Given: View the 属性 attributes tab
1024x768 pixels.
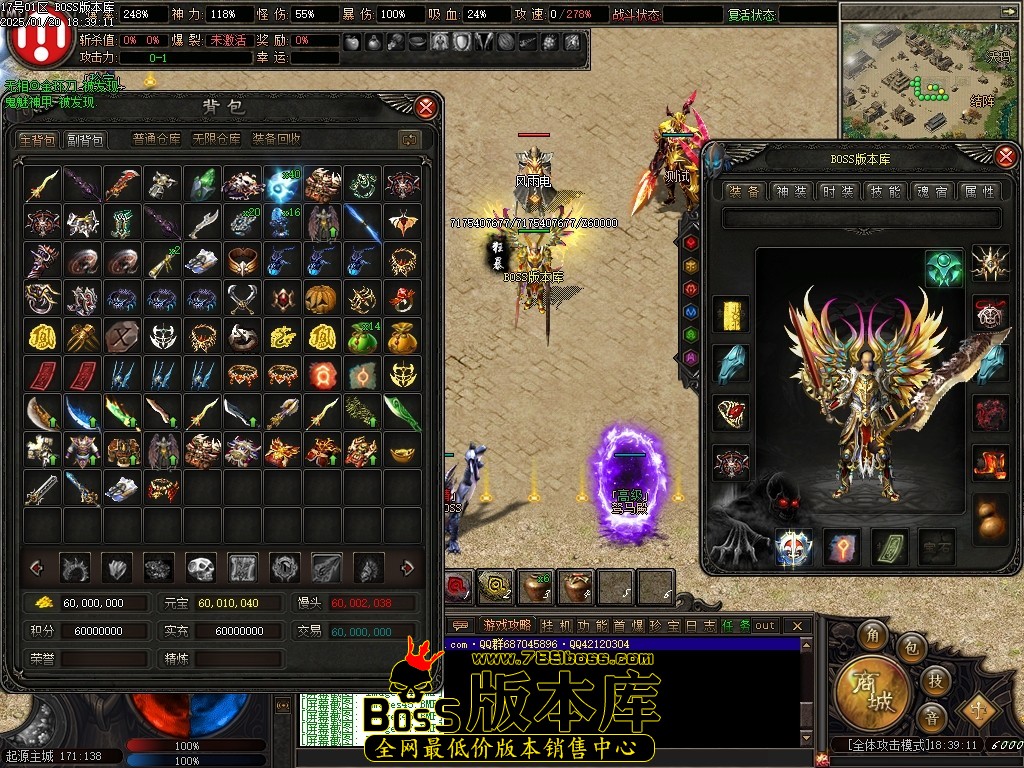Looking at the screenshot, I should tap(977, 191).
